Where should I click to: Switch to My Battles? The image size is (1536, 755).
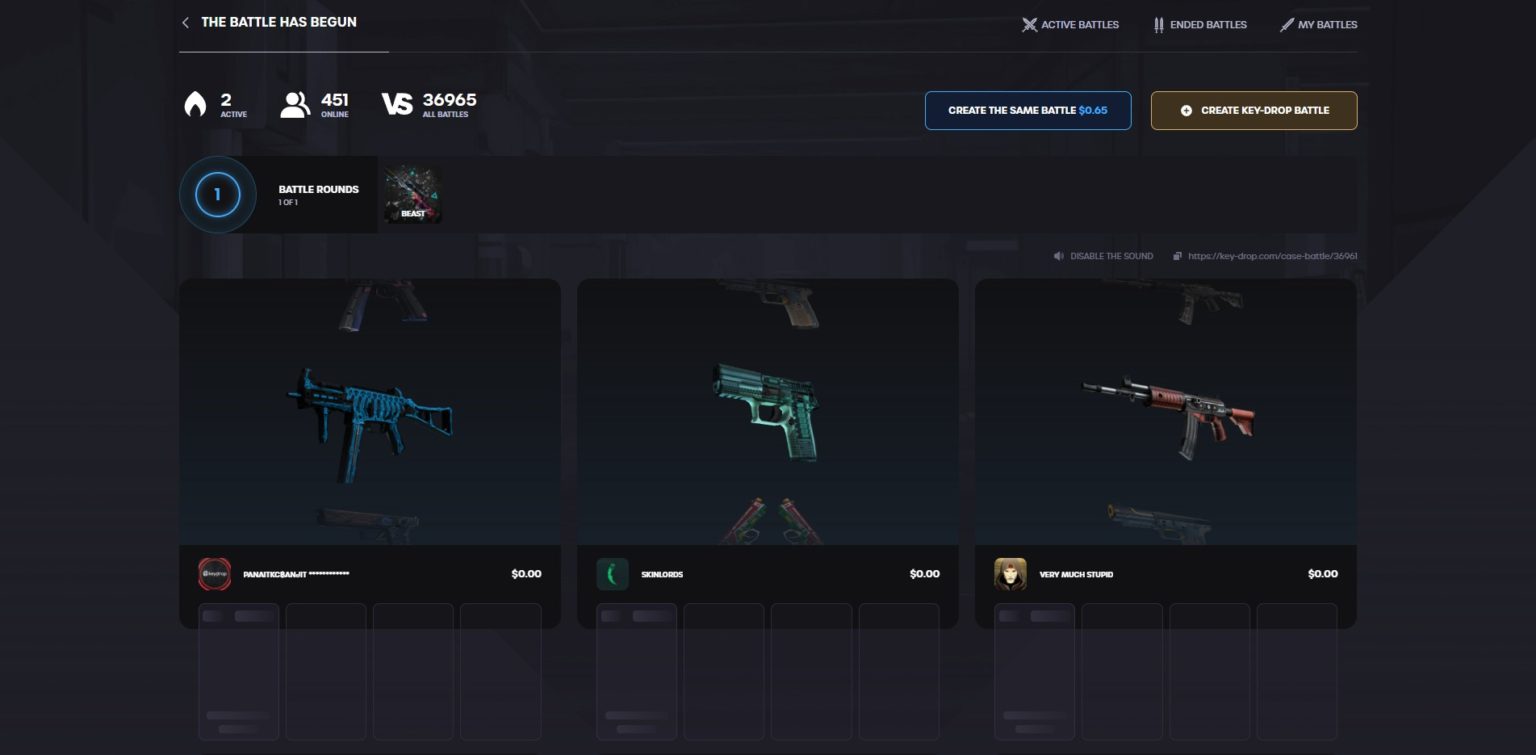[x=1320, y=24]
